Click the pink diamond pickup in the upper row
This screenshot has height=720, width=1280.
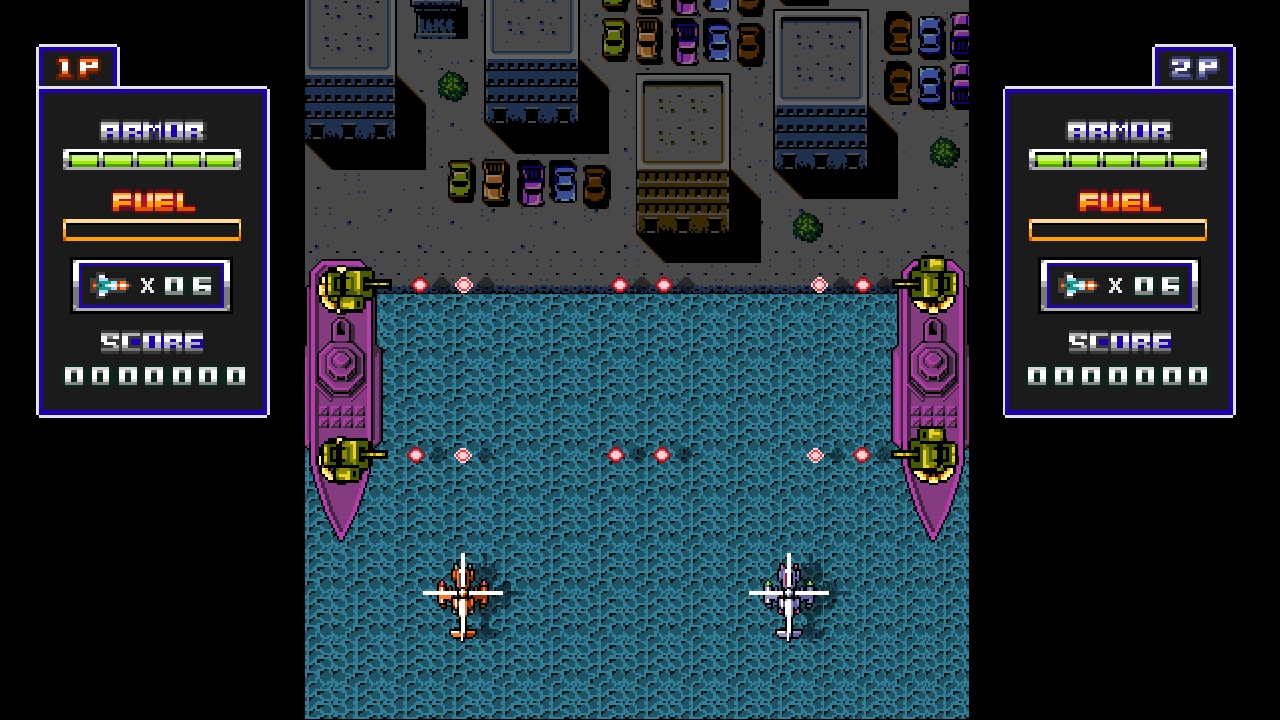point(463,285)
